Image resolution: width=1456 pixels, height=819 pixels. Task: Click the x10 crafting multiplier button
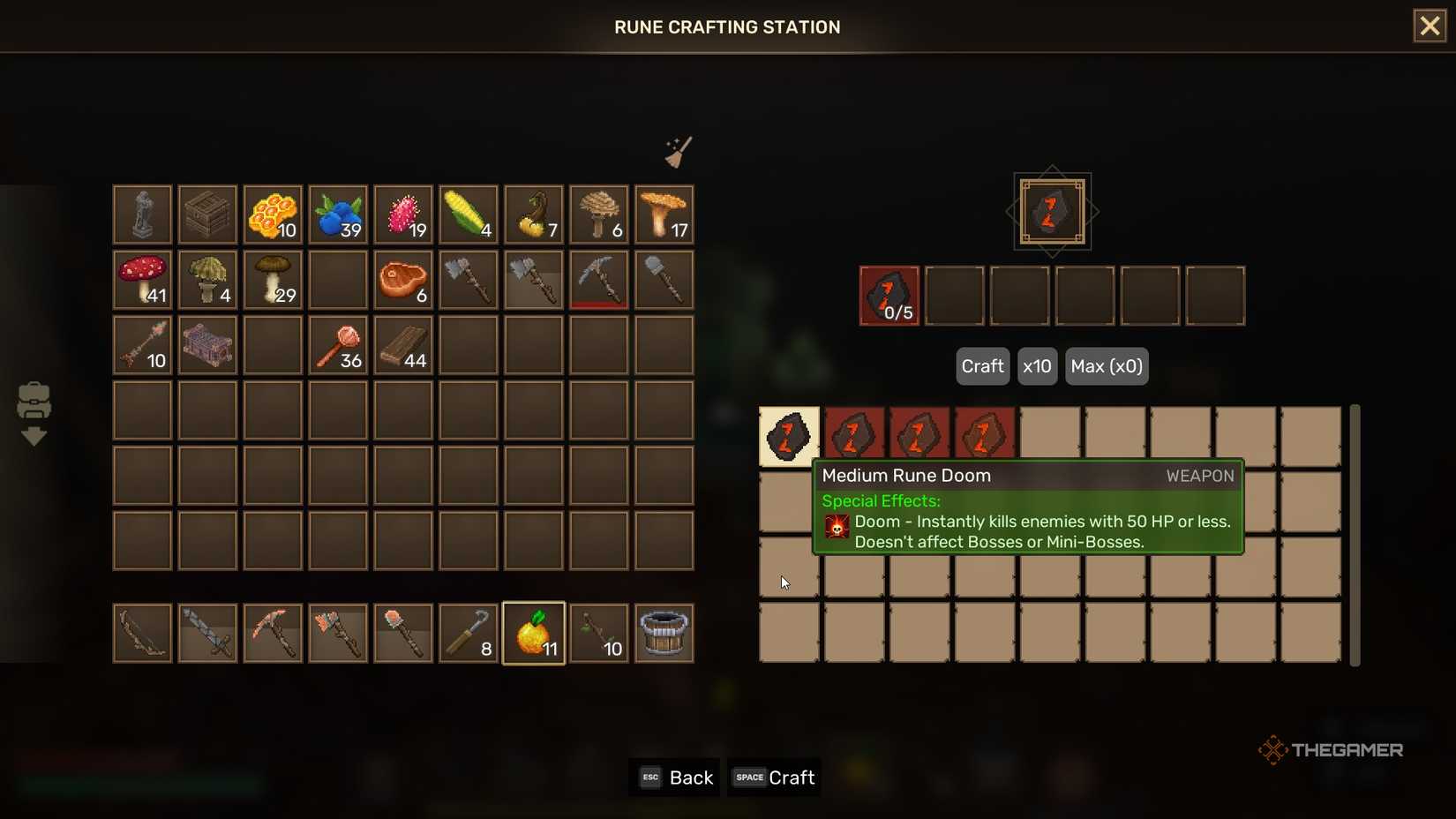1037,366
